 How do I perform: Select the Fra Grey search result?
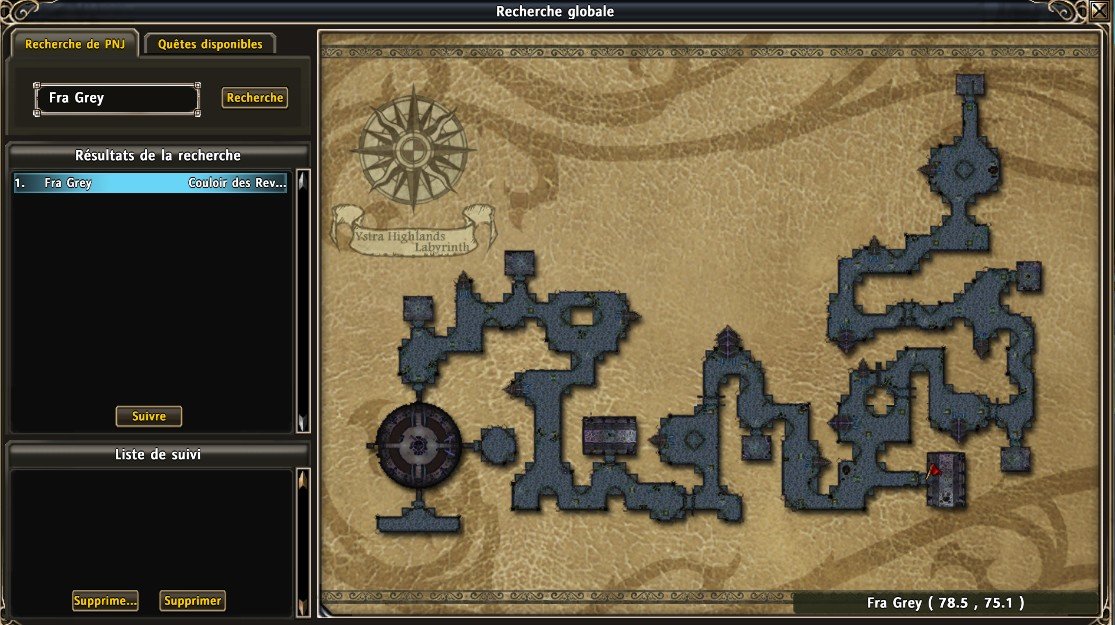coord(150,183)
